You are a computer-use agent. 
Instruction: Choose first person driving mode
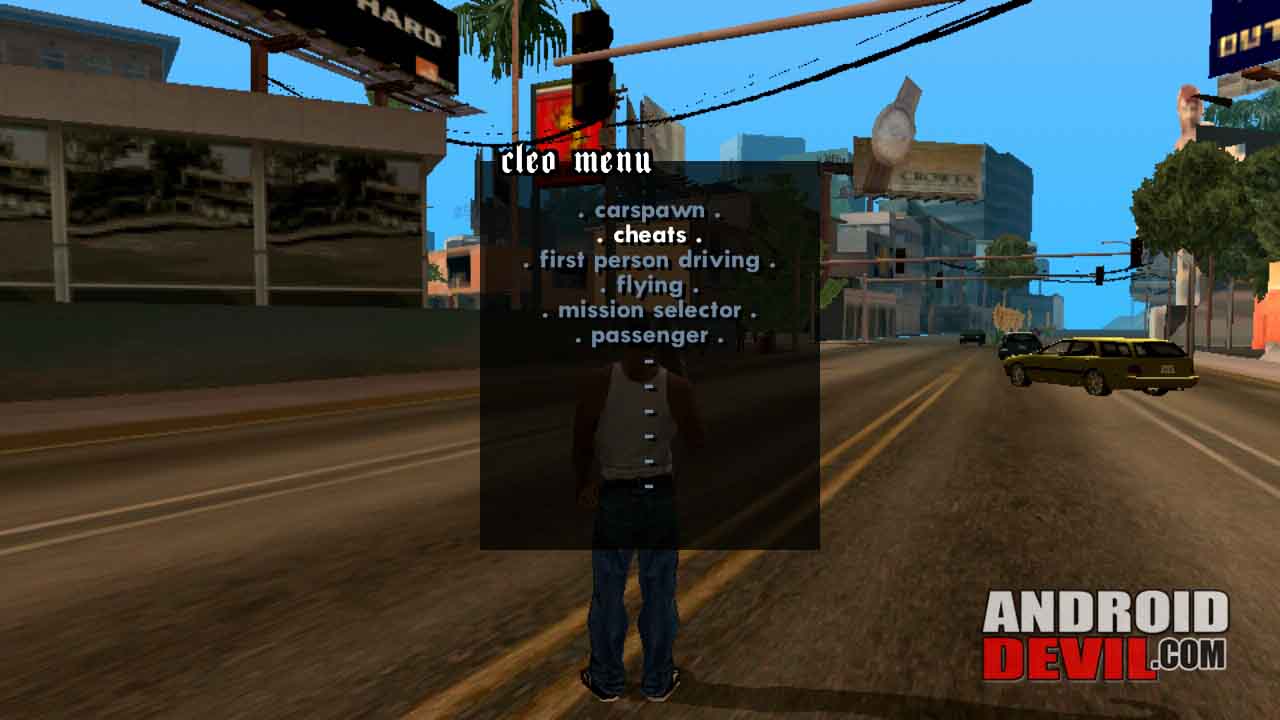tap(651, 259)
